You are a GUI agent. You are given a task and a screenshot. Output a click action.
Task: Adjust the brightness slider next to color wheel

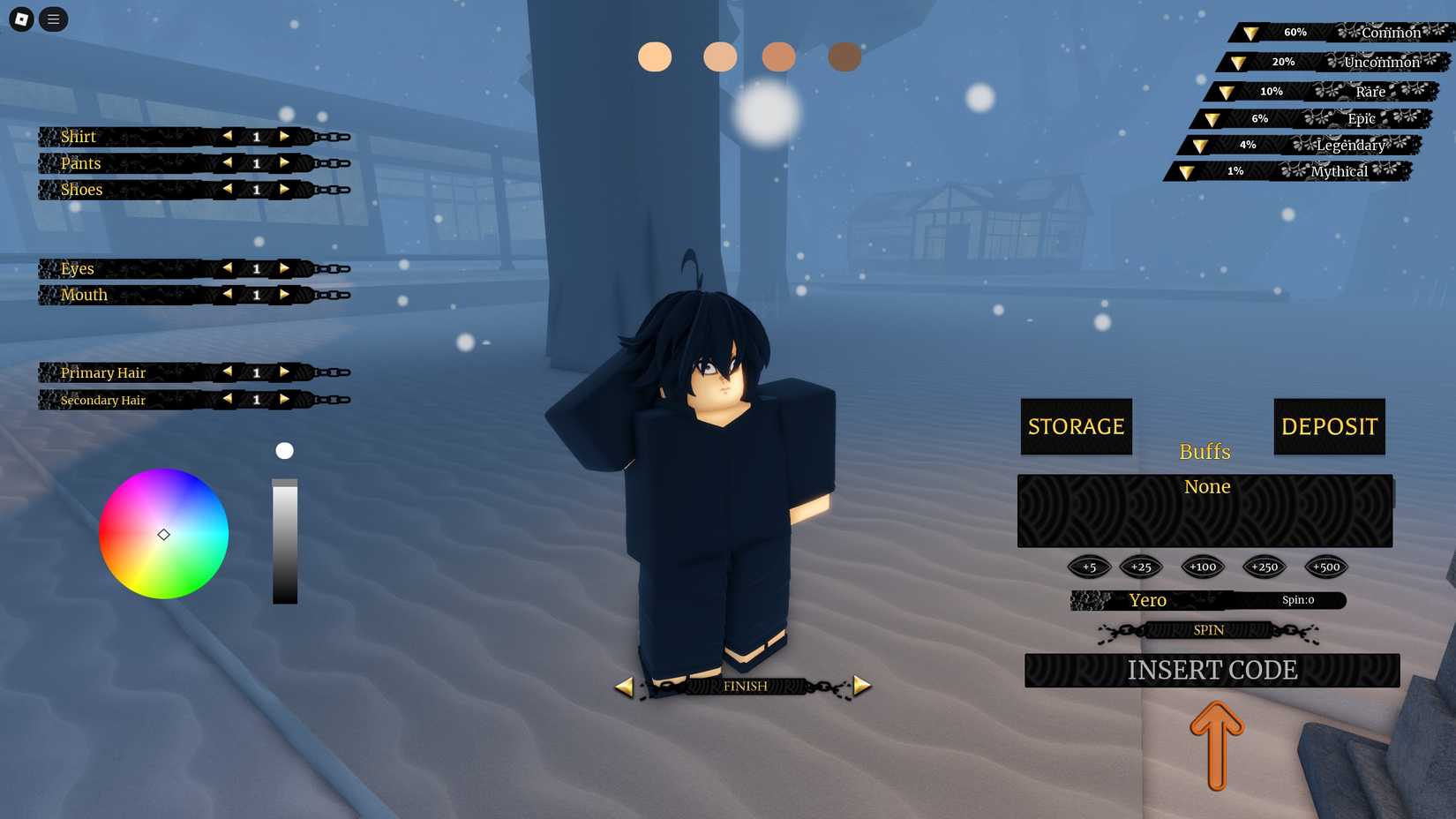[x=284, y=538]
